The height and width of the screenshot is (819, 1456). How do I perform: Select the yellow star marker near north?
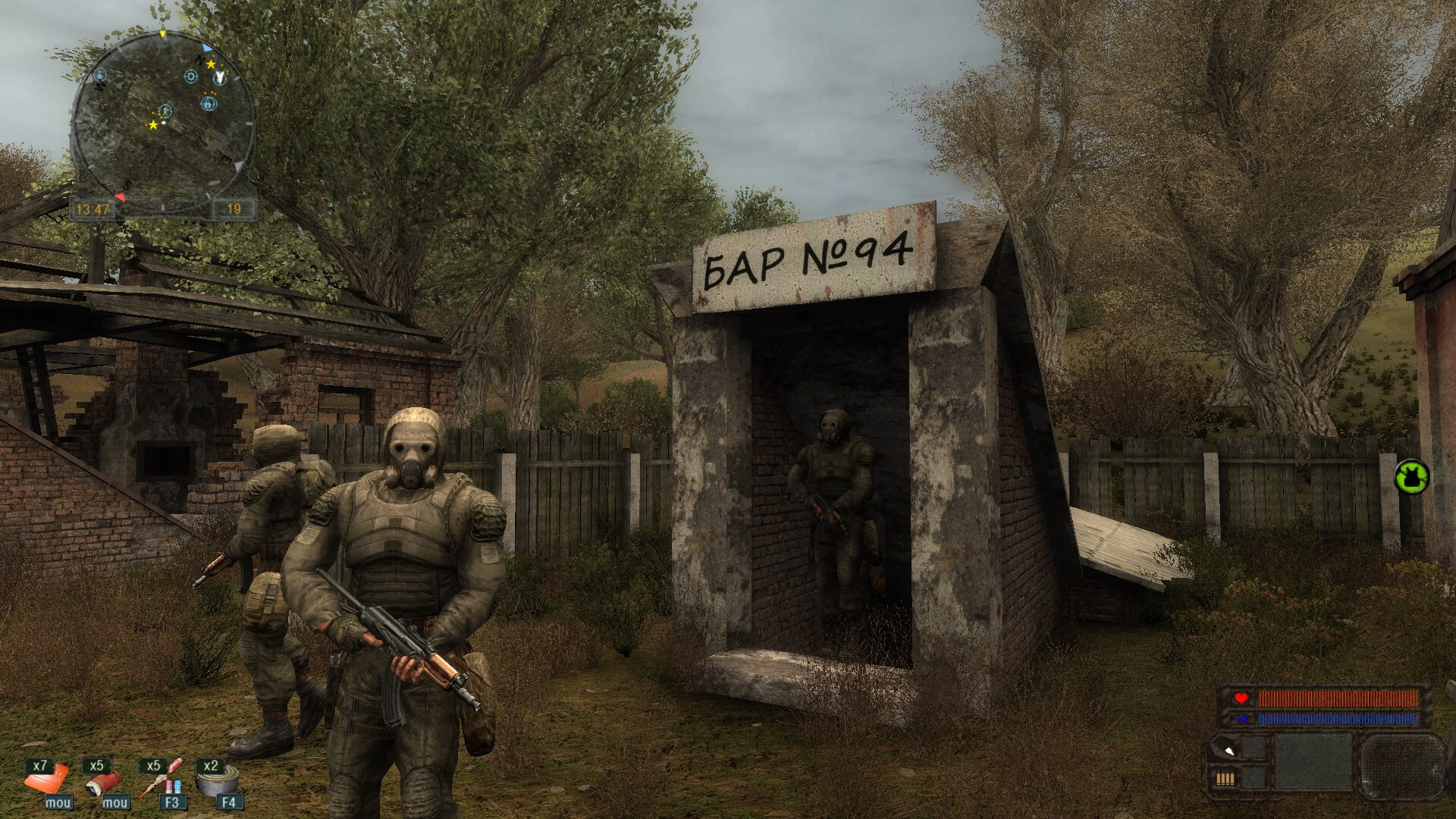(211, 64)
